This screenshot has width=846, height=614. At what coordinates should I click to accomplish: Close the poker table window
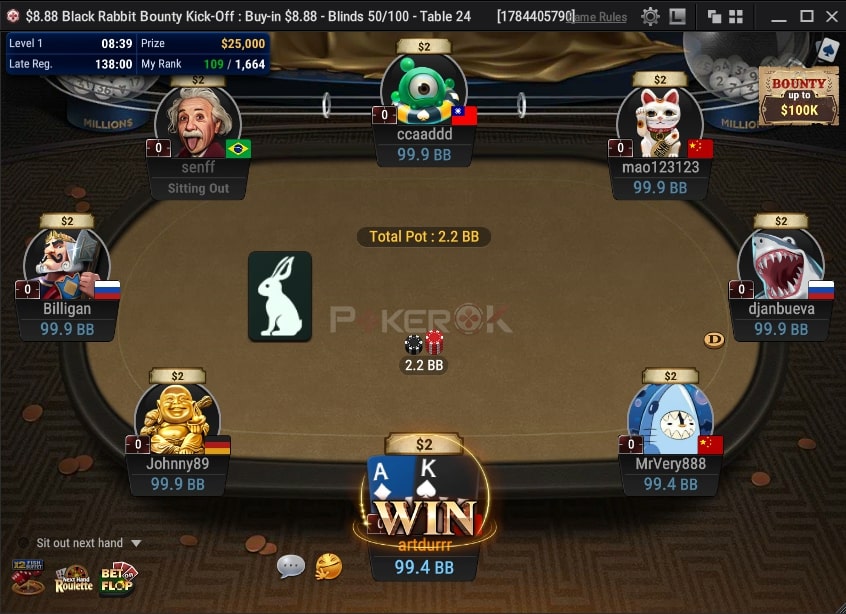tap(831, 16)
